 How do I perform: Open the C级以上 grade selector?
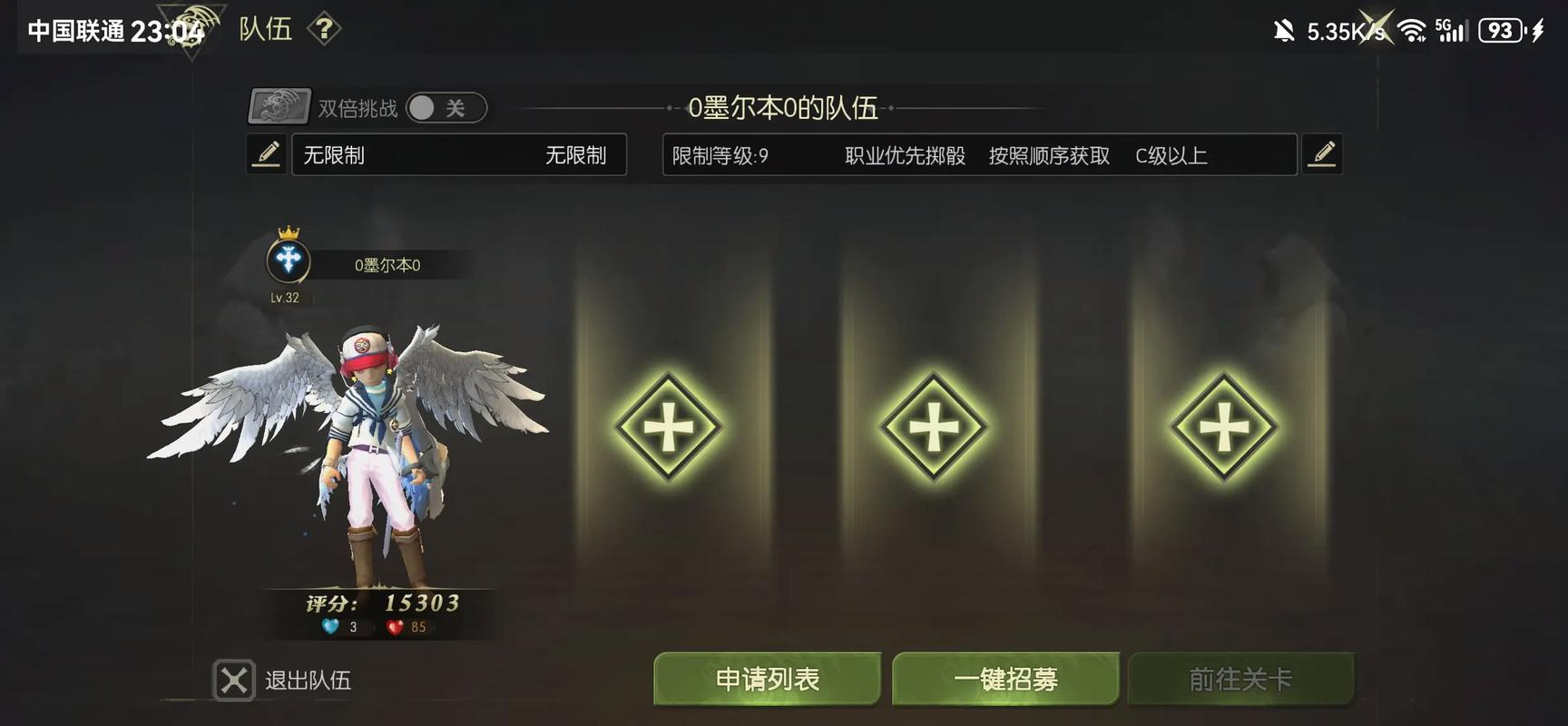pyautogui.click(x=1171, y=155)
